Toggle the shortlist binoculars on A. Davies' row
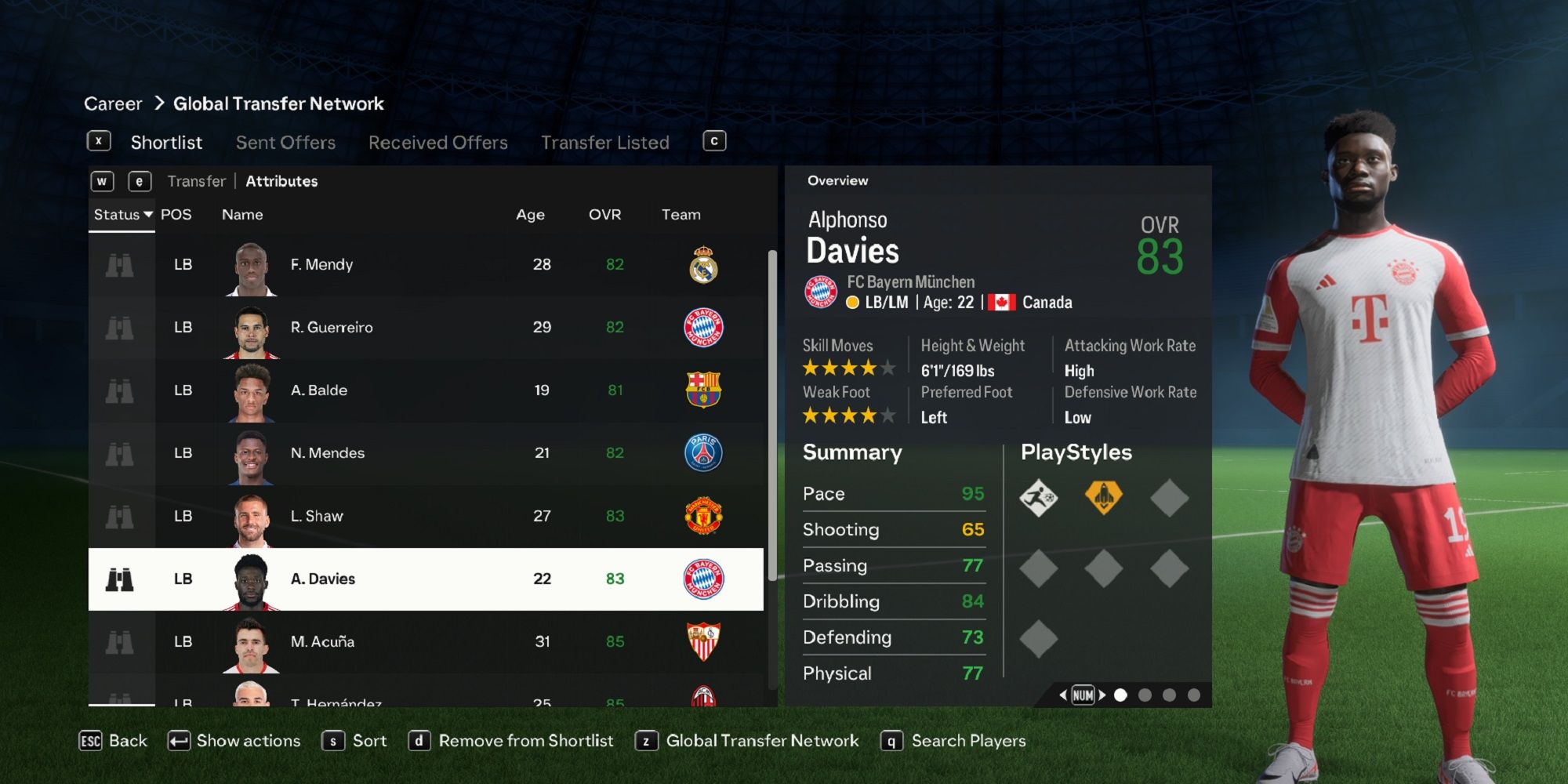 [x=119, y=578]
